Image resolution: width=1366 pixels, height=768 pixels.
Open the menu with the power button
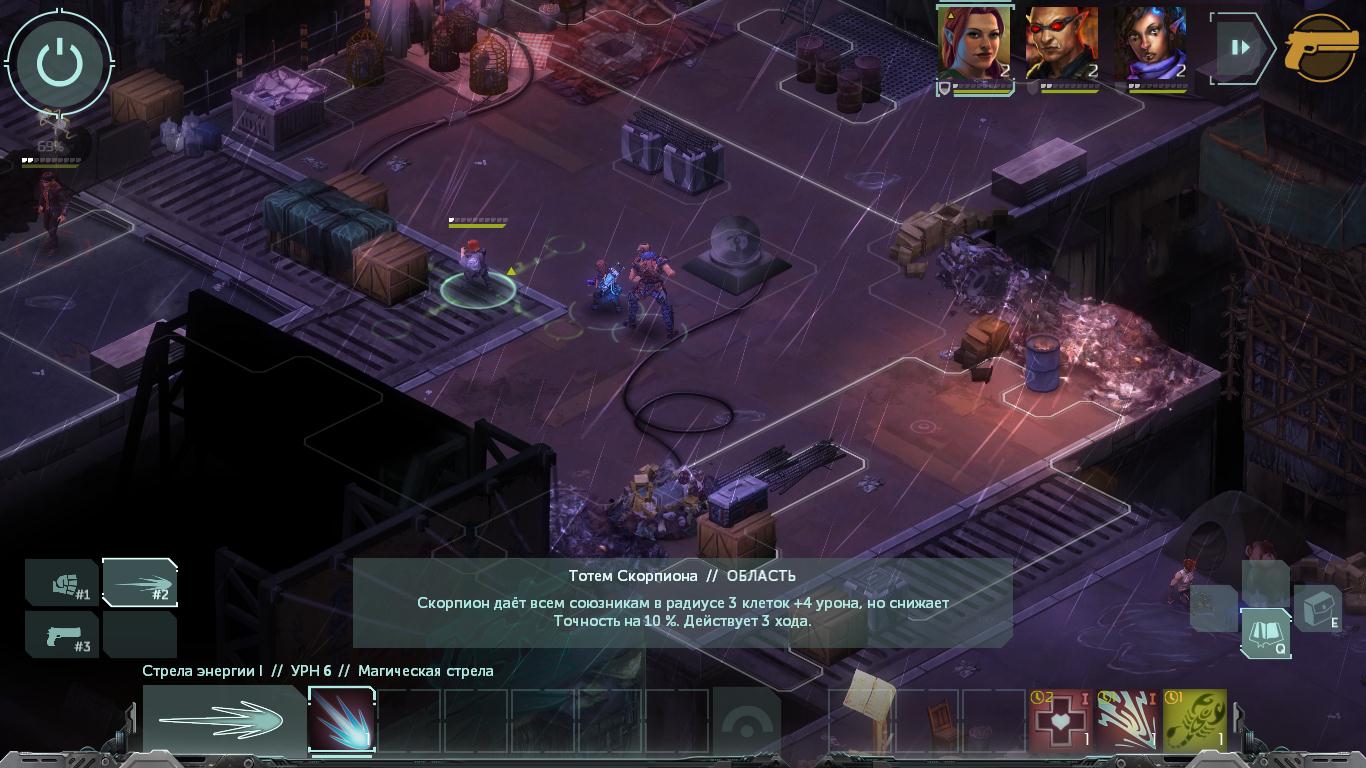point(60,63)
